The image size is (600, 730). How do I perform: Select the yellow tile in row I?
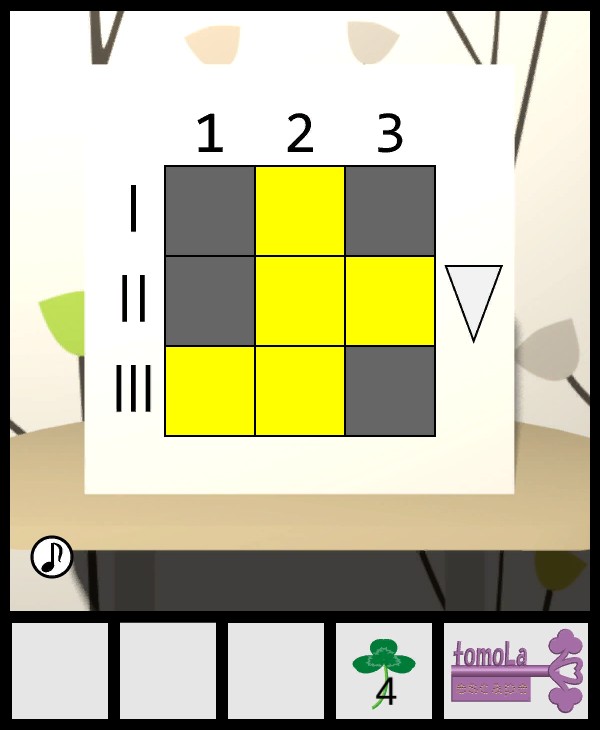pos(300,211)
